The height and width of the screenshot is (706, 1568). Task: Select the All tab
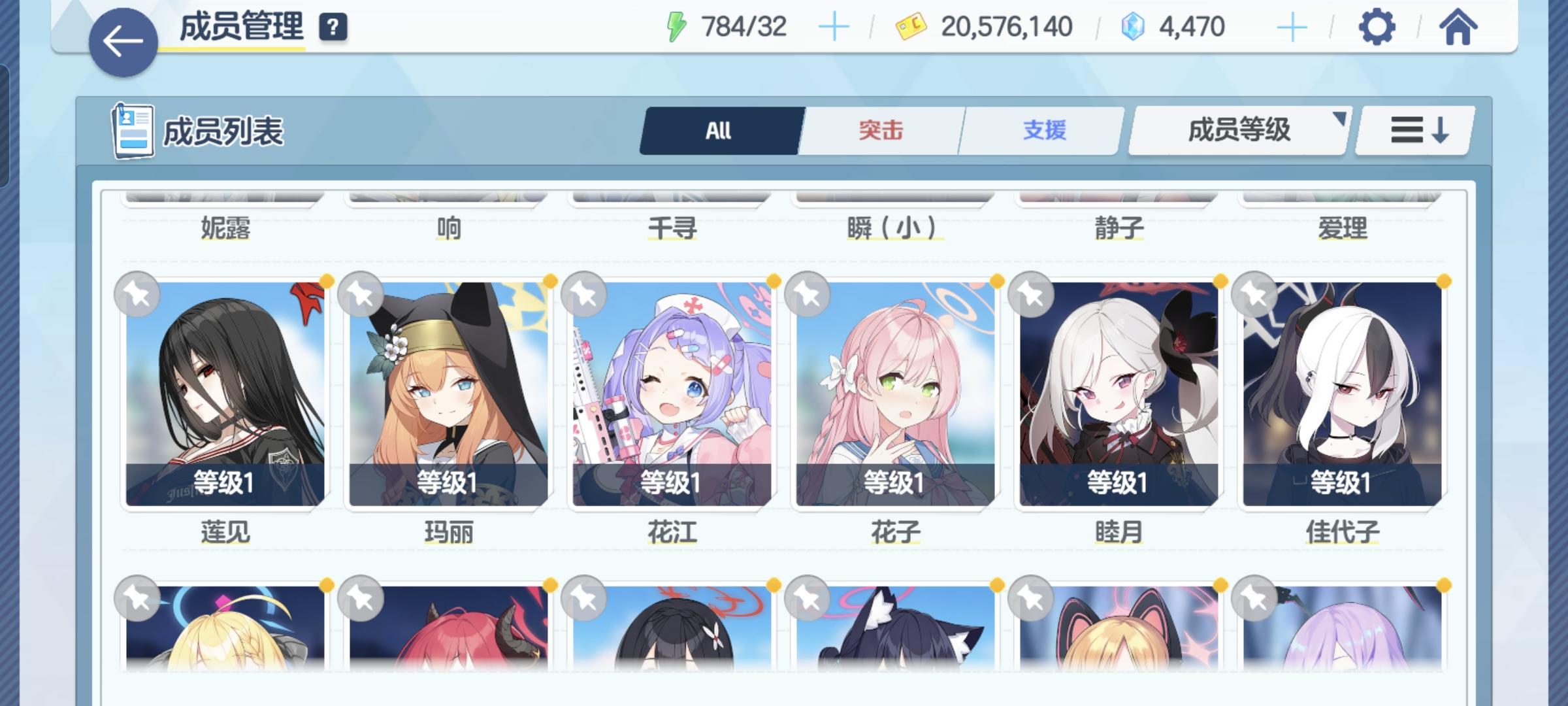pyautogui.click(x=719, y=129)
